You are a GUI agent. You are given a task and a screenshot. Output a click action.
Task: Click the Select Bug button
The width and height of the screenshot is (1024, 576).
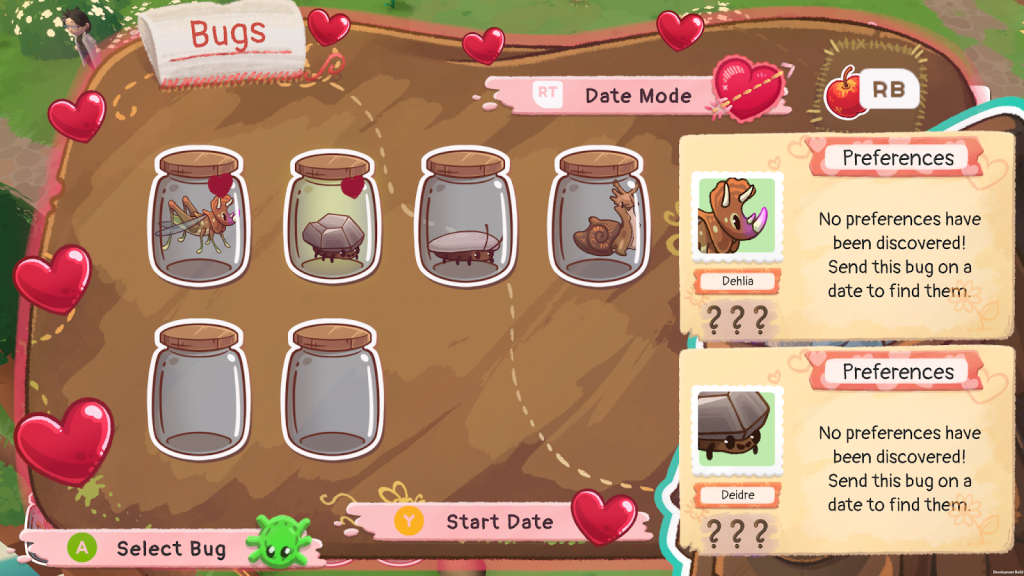(x=150, y=548)
